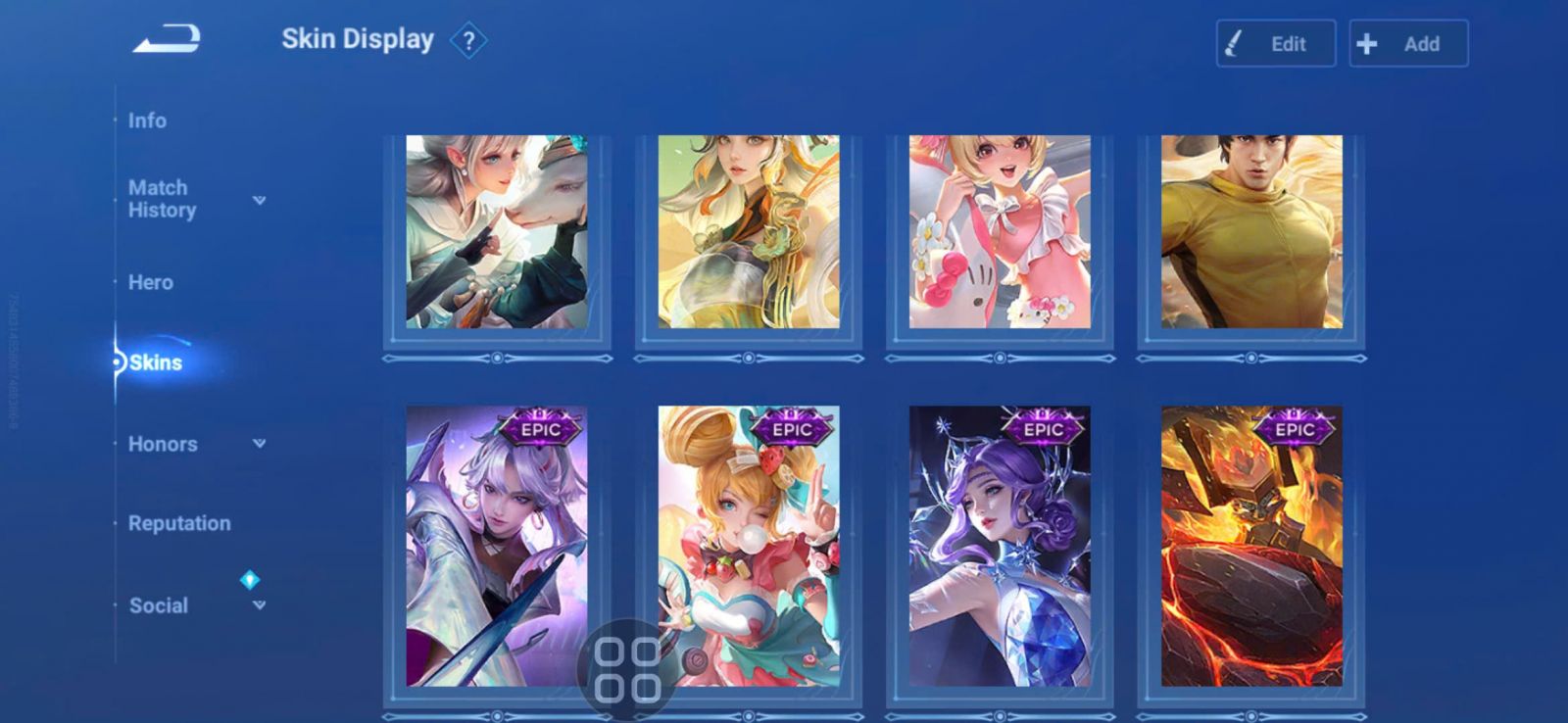Go back using the top-left arrow
The width and height of the screenshot is (1568, 723).
coord(167,40)
